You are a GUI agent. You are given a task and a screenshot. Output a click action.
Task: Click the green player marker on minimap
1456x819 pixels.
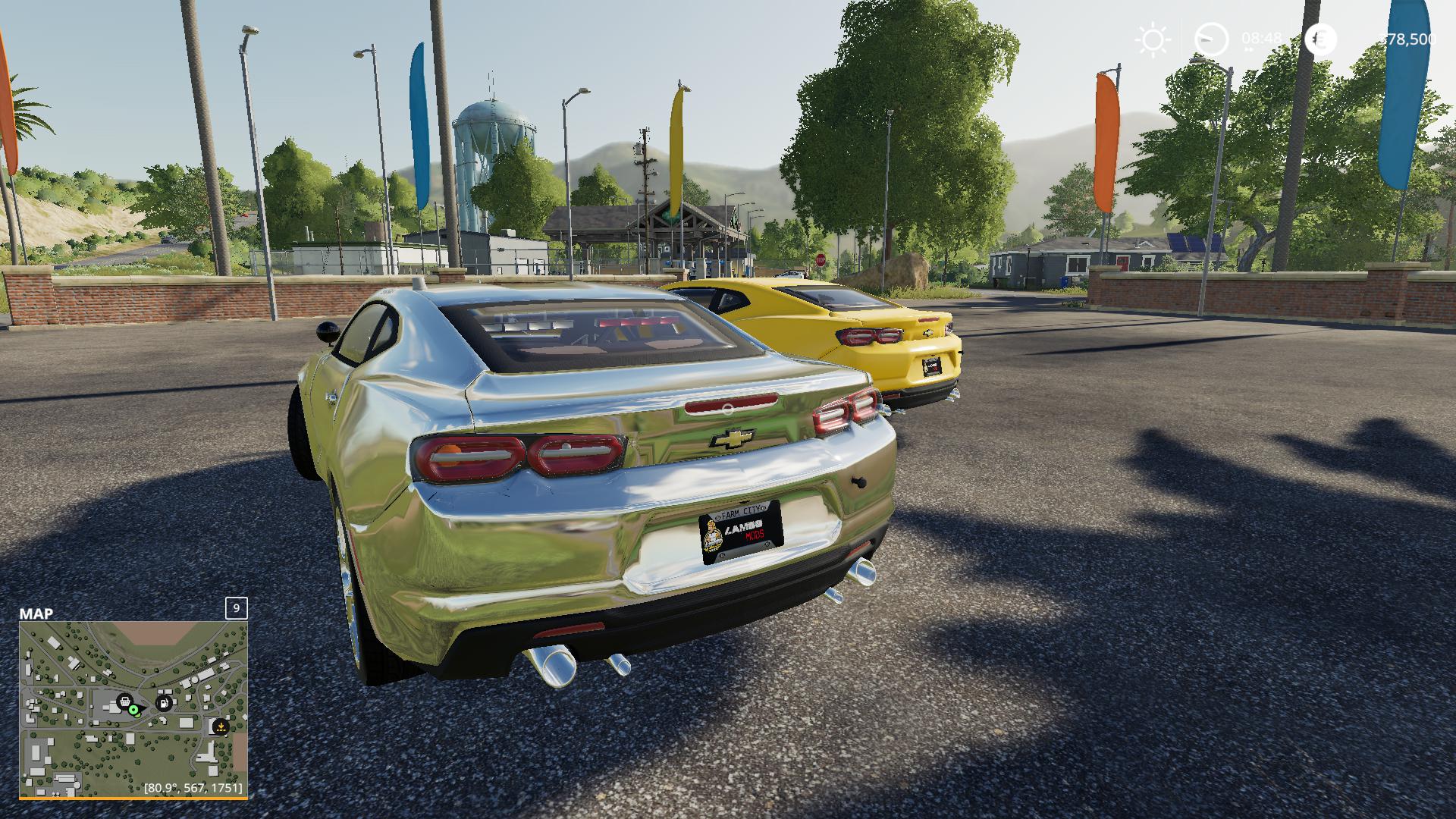(134, 710)
